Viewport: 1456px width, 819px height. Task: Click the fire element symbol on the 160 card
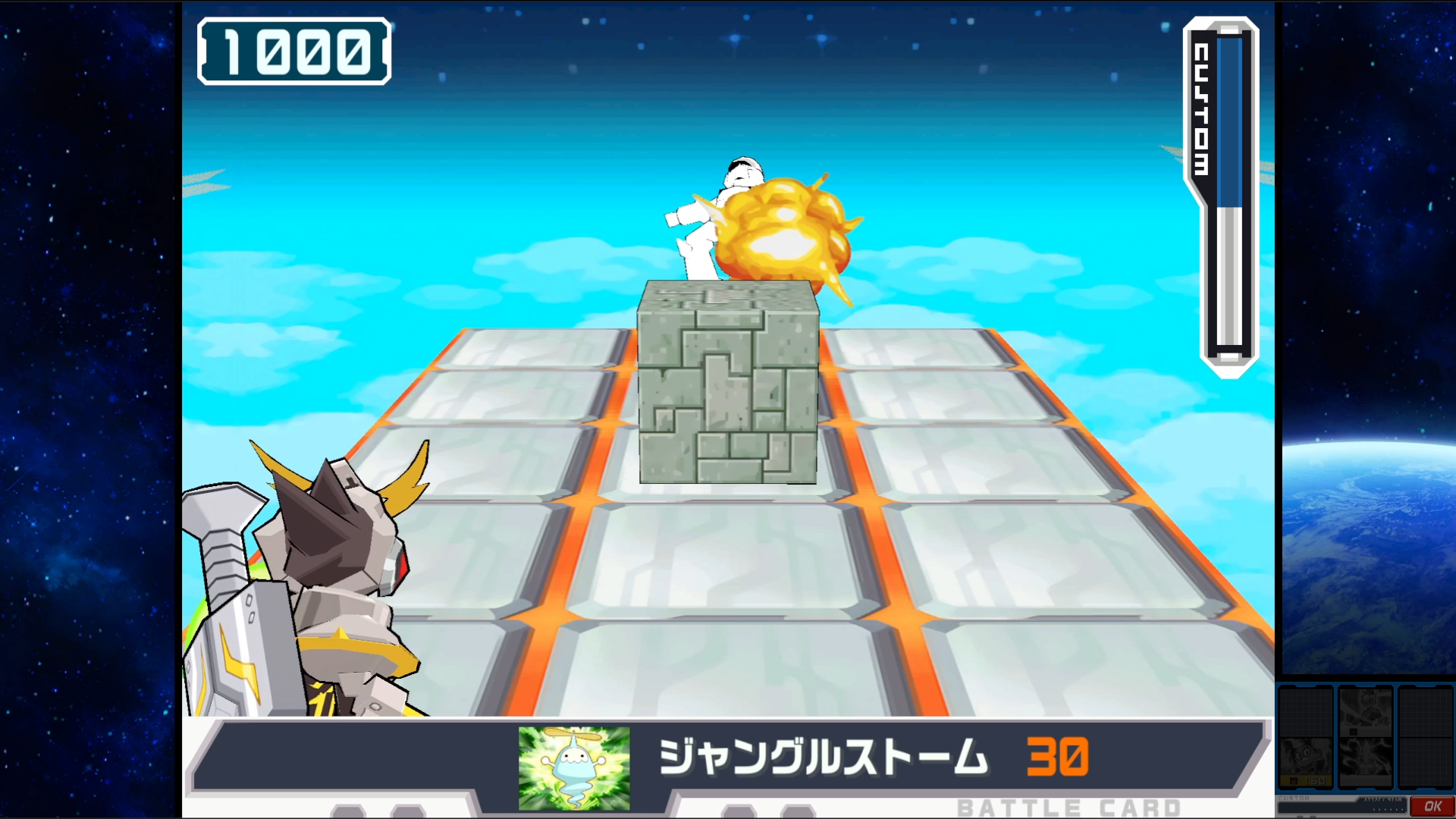[1294, 780]
